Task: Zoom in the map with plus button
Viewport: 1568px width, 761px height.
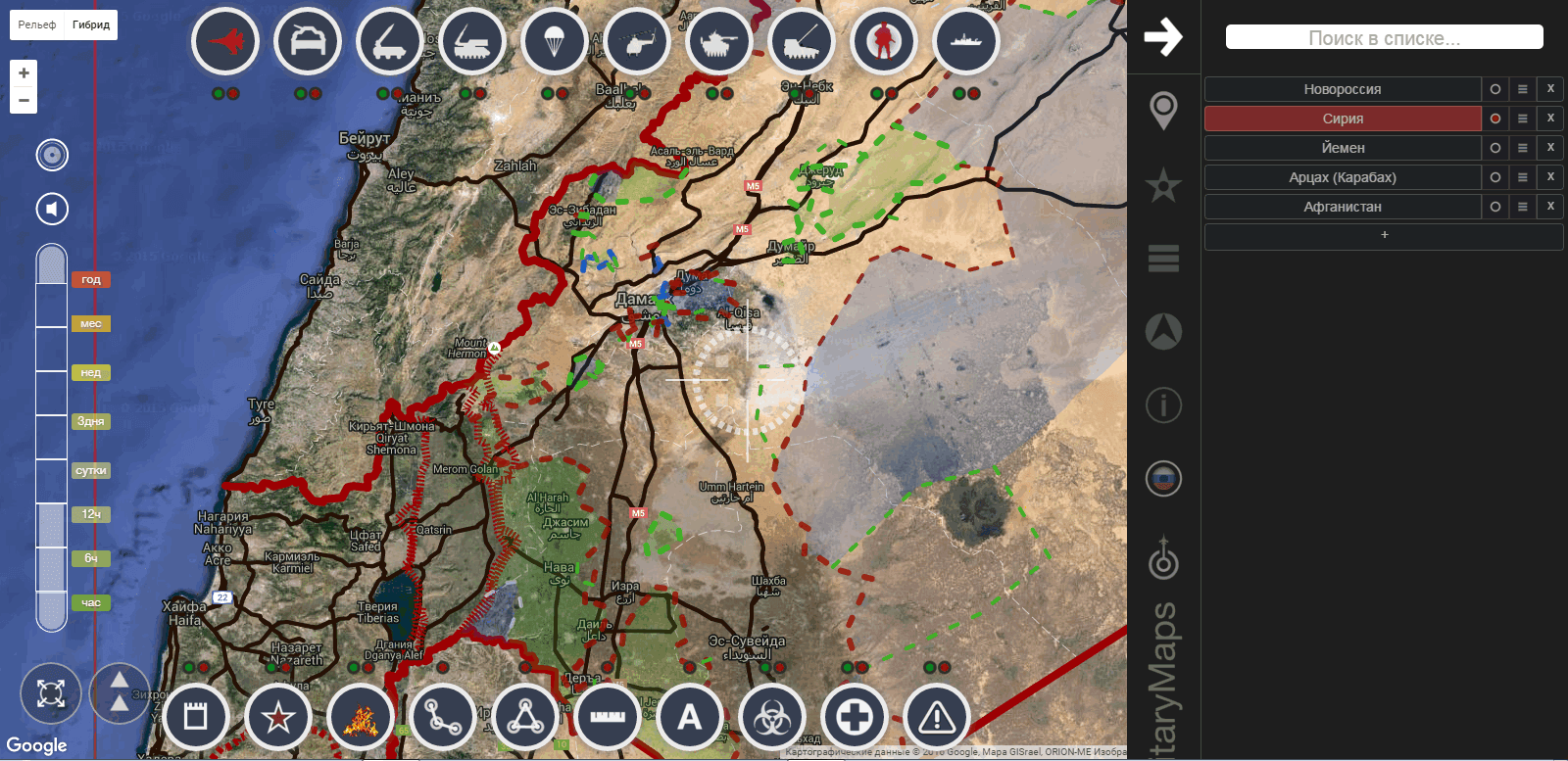Action: [x=24, y=73]
